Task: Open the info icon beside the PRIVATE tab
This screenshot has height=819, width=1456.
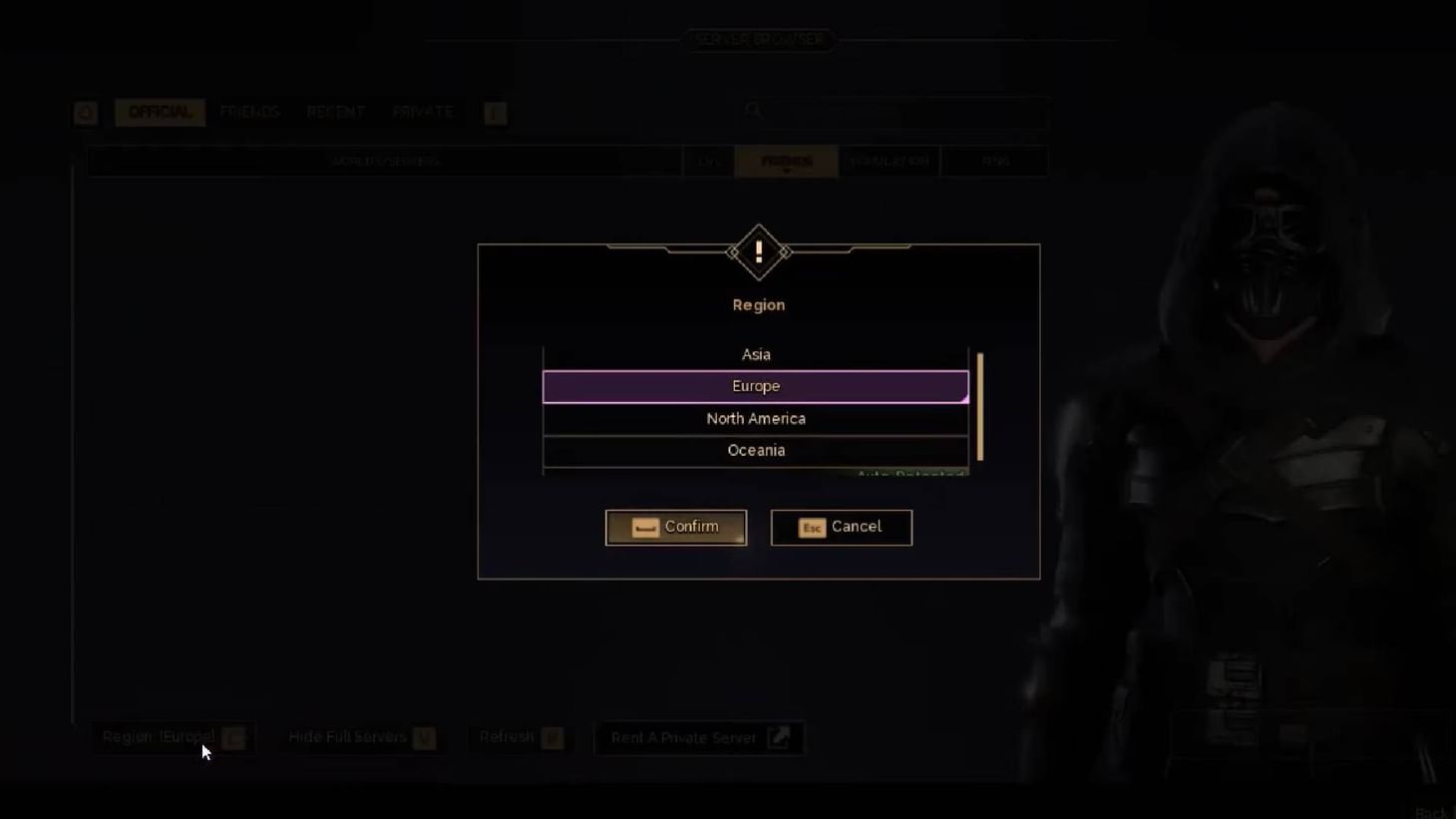Action: pos(494,113)
